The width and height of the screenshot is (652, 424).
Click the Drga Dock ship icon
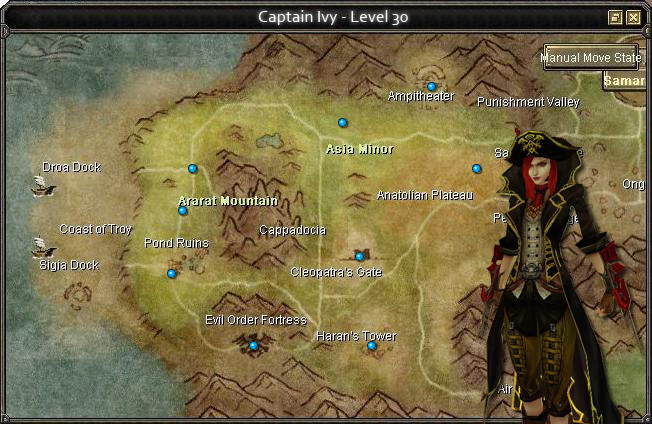coord(42,185)
